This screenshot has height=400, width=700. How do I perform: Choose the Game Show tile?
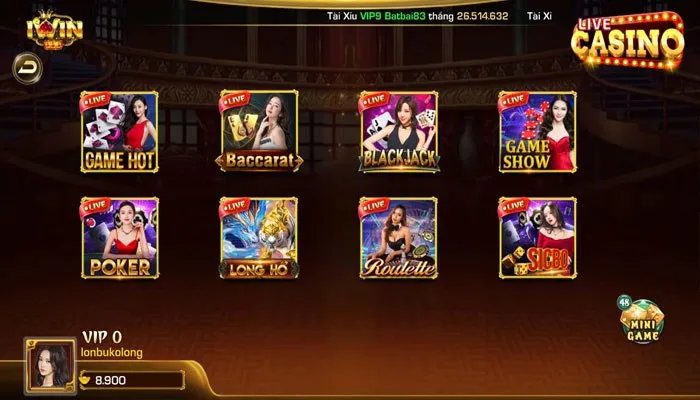click(537, 131)
